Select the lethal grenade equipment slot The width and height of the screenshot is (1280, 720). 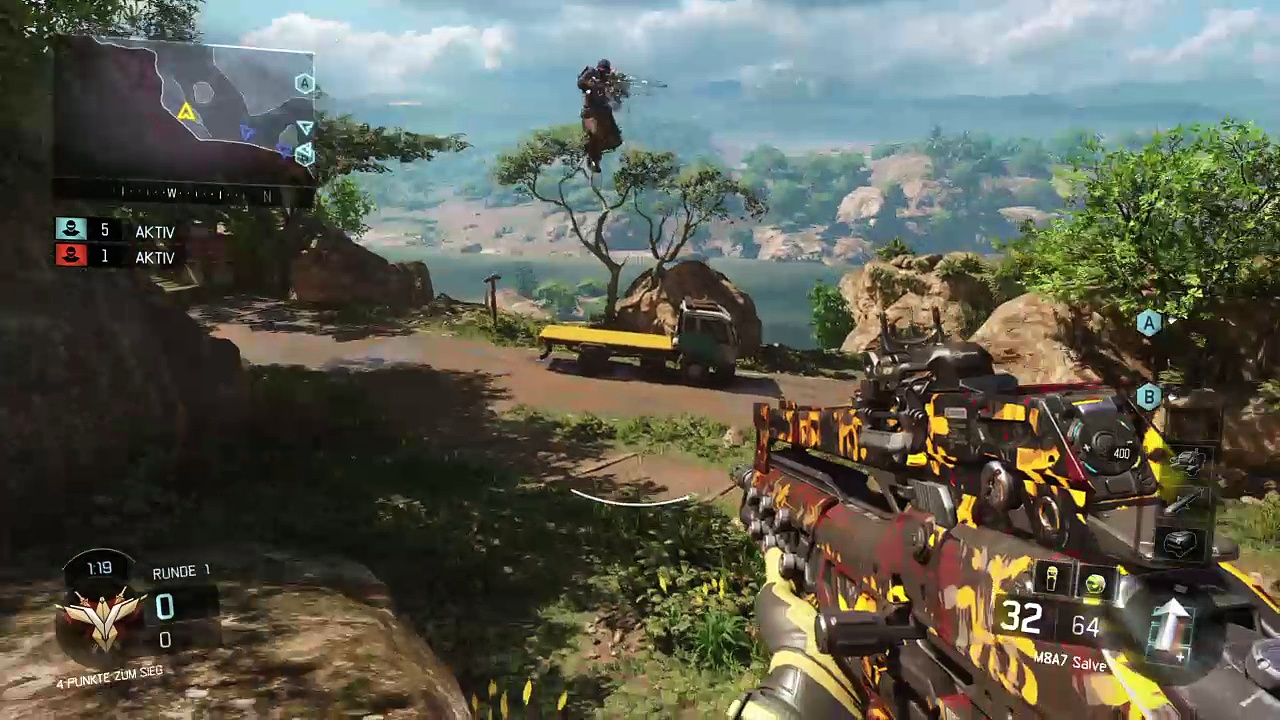[1052, 579]
